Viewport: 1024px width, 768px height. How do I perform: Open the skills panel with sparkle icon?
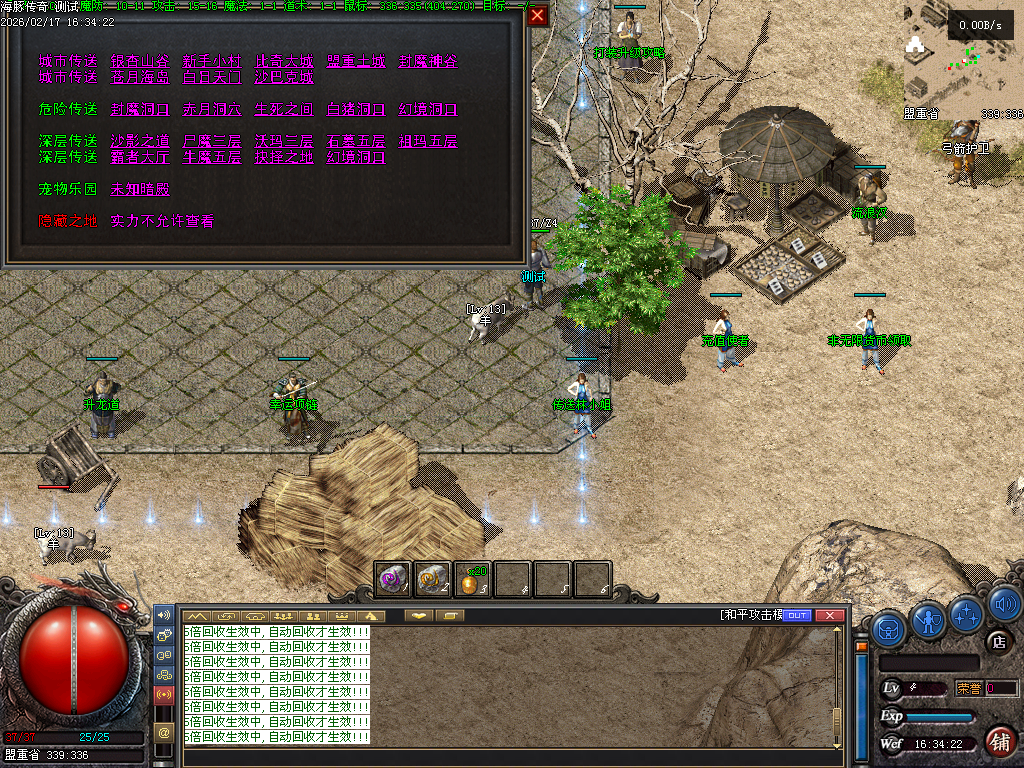coord(967,612)
